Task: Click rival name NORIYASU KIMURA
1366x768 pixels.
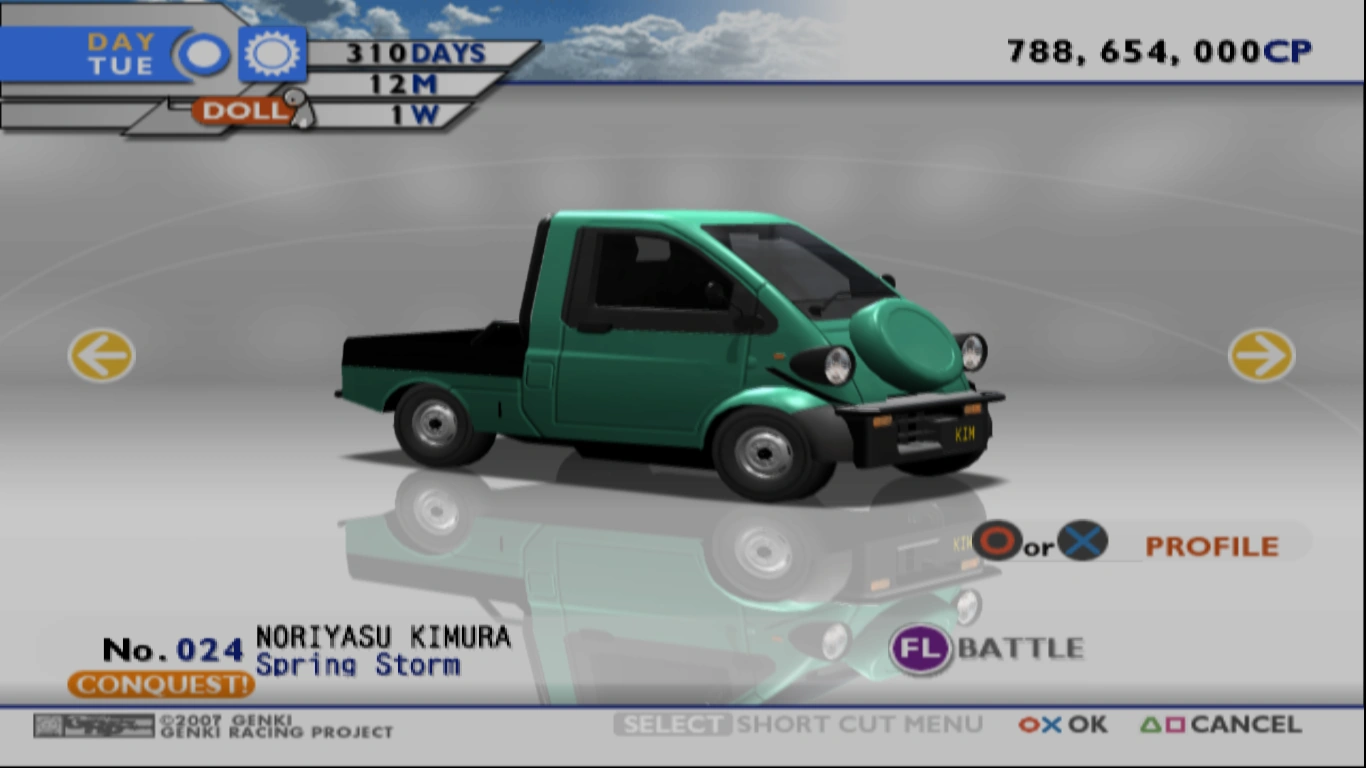Action: coord(382,634)
